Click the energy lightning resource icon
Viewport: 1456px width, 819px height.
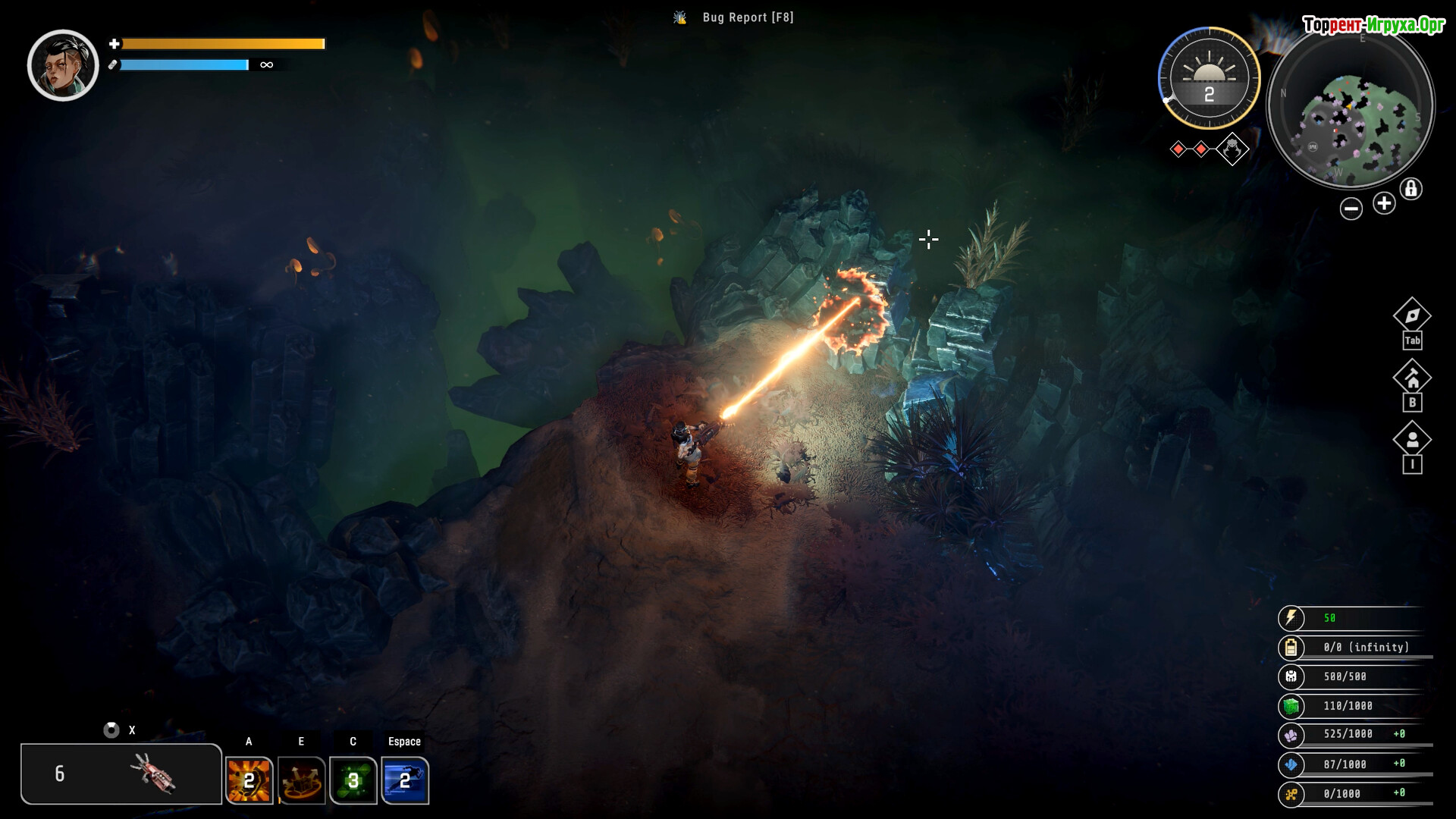(1291, 618)
